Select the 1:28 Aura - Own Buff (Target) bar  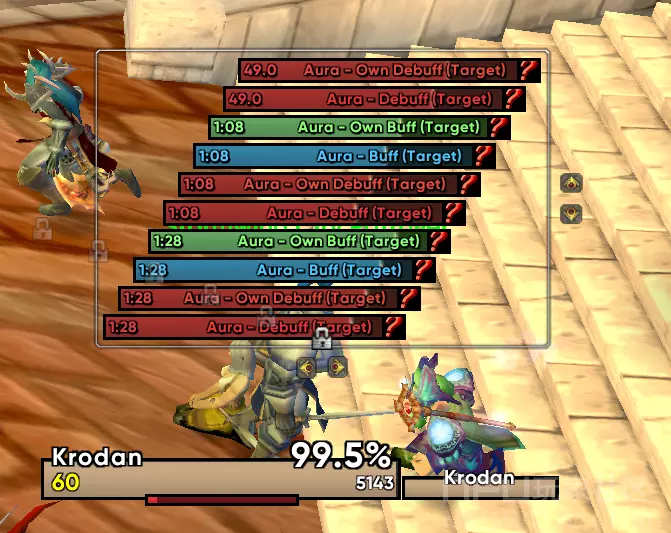coord(288,242)
